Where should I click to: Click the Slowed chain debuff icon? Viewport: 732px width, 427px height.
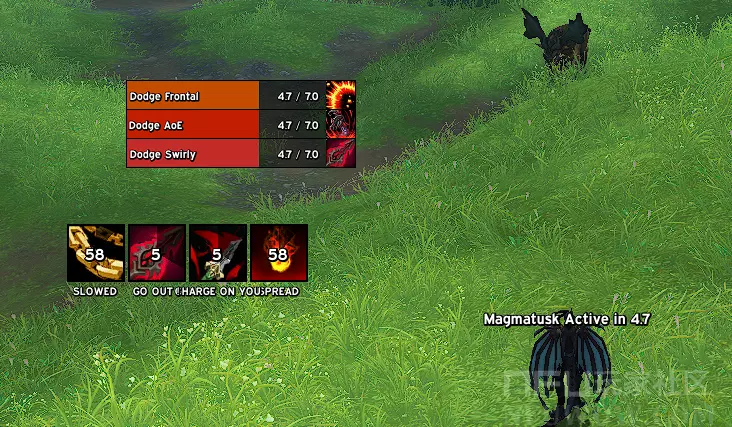pos(96,253)
